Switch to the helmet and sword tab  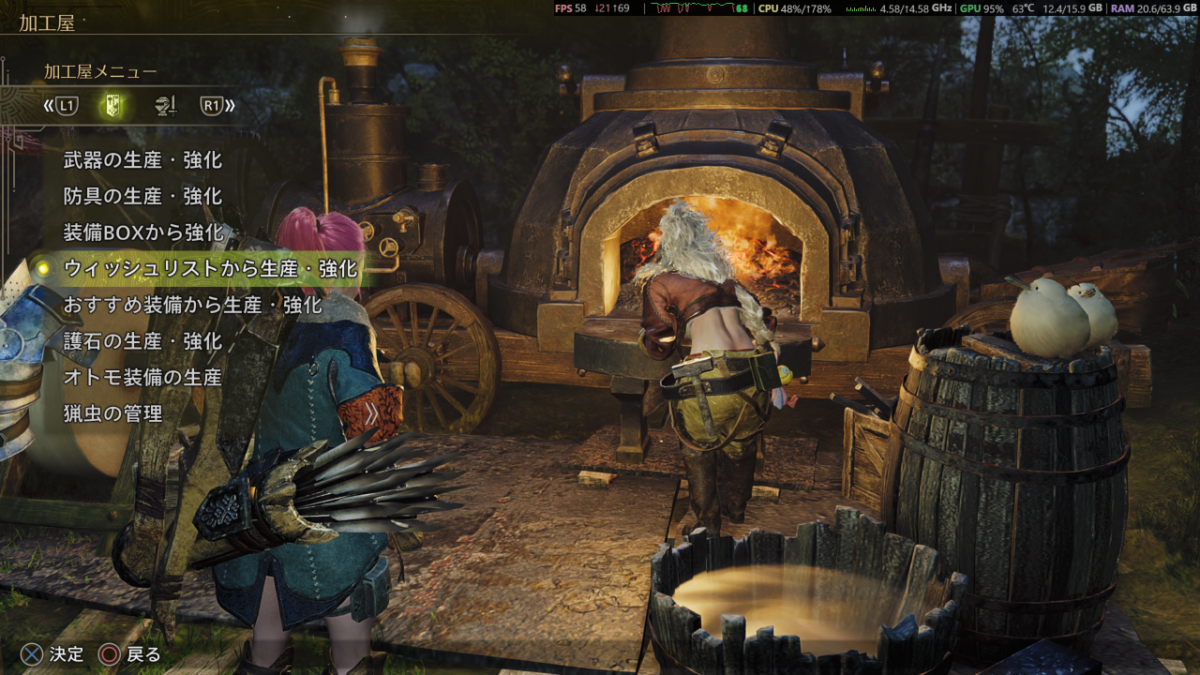pyautogui.click(x=164, y=104)
